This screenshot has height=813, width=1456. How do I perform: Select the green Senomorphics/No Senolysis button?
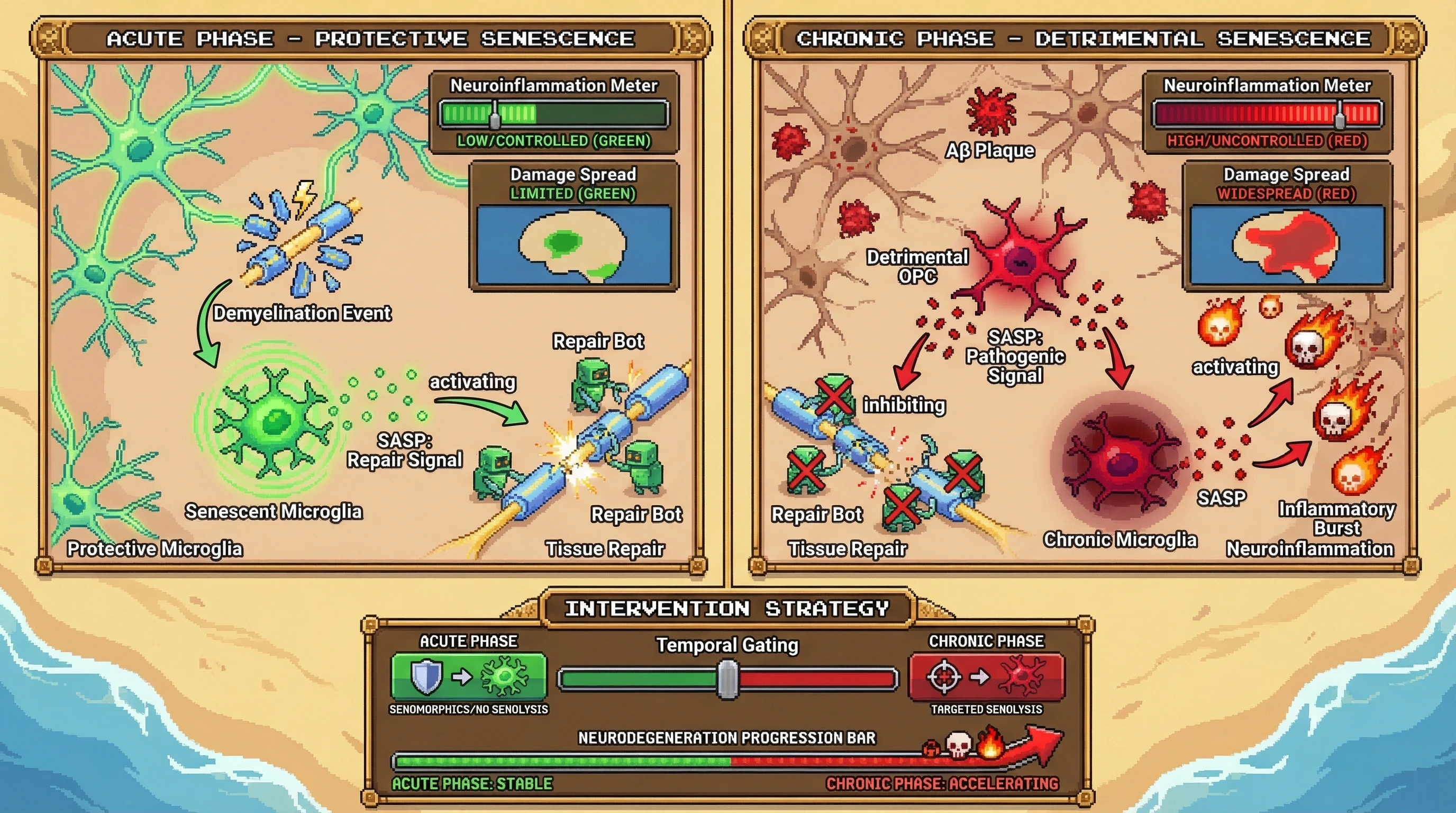tap(469, 676)
